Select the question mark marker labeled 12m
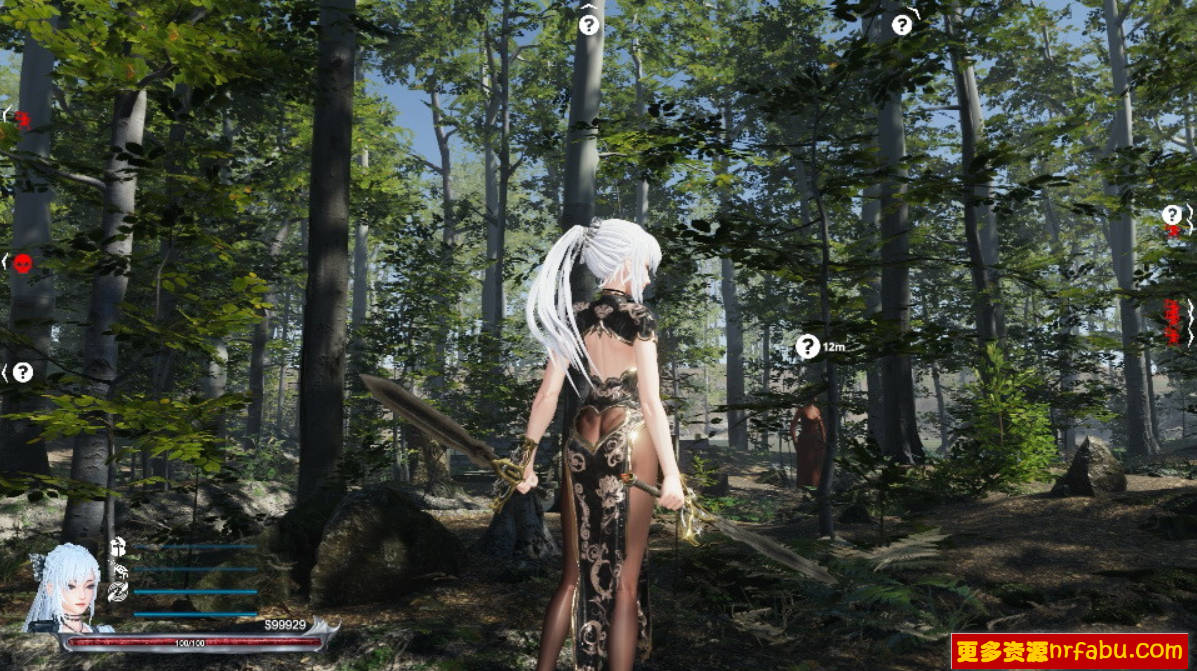Screen dimensions: 1197x671 click(x=808, y=346)
